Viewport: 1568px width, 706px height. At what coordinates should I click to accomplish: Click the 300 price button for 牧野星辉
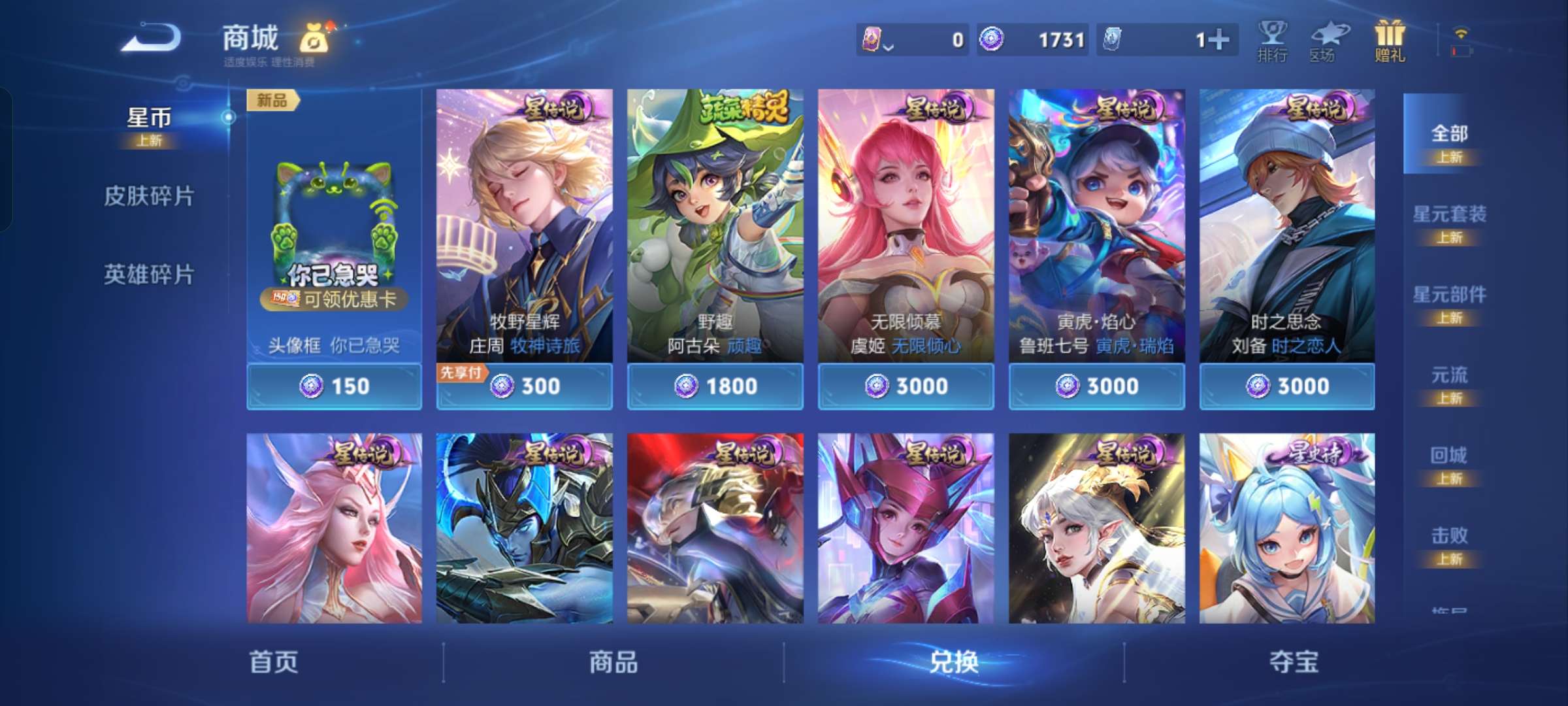(525, 386)
